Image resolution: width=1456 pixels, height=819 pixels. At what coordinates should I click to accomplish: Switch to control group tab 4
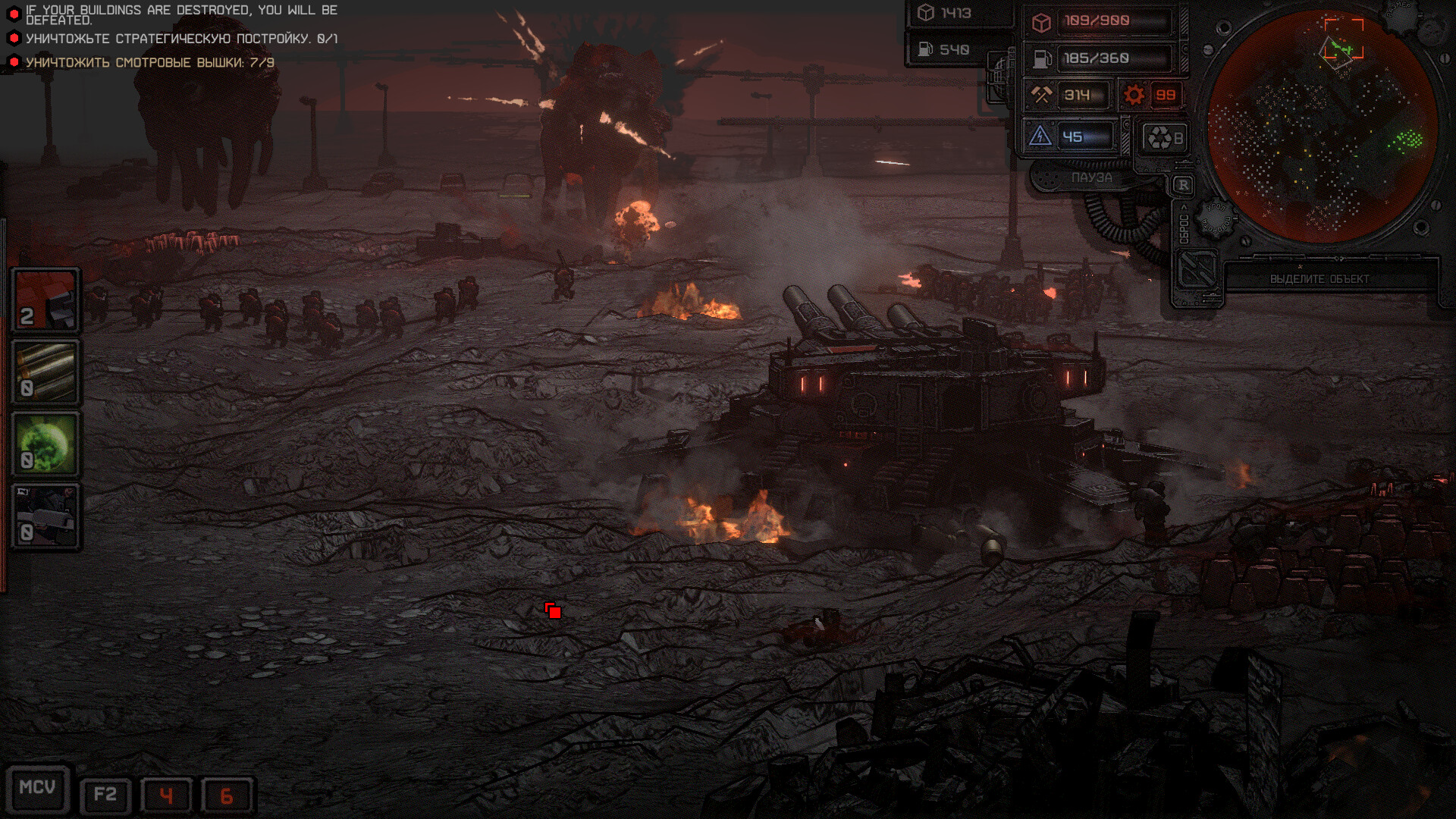click(168, 795)
